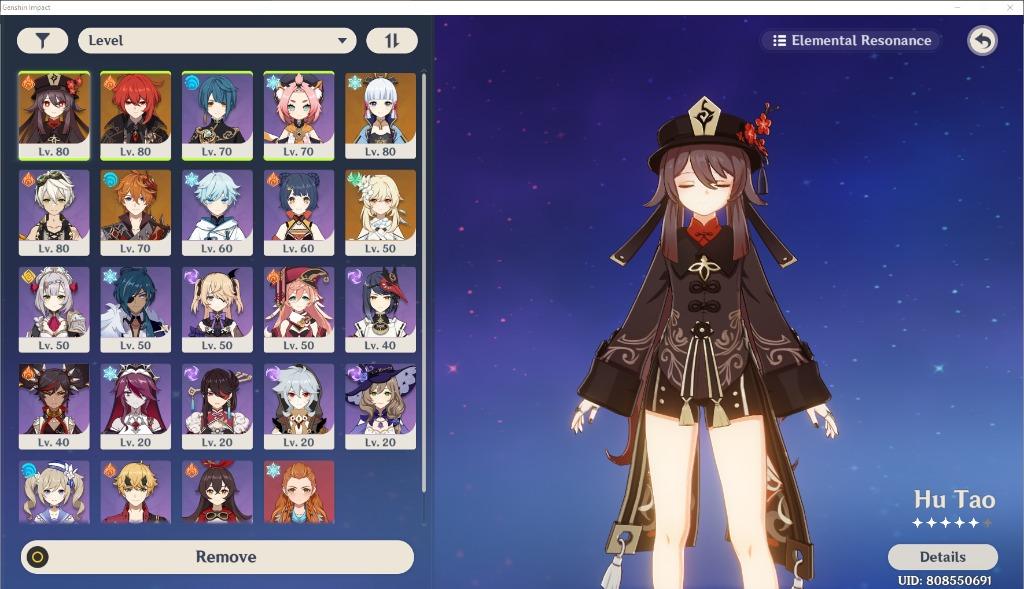Choose the Chongyun Lv. 60 portrait
Image resolution: width=1024 pixels, height=589 pixels.
click(x=217, y=212)
